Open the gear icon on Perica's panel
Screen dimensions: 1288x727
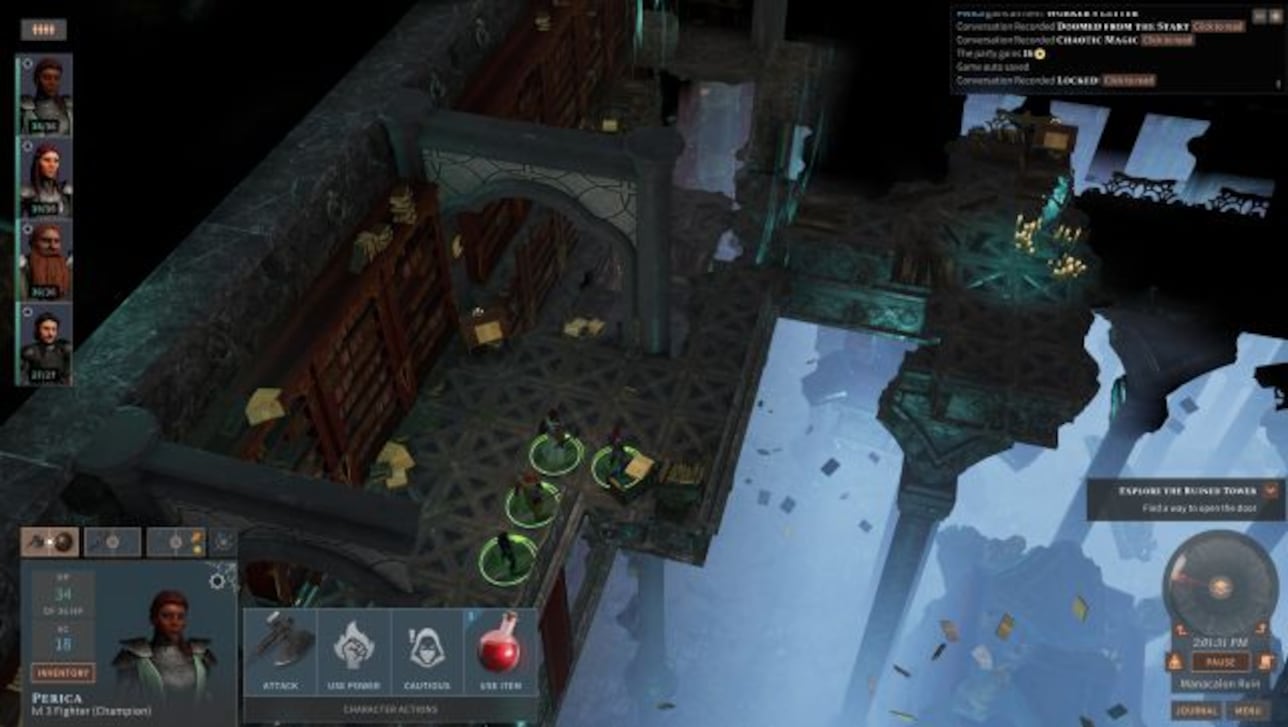coord(217,580)
